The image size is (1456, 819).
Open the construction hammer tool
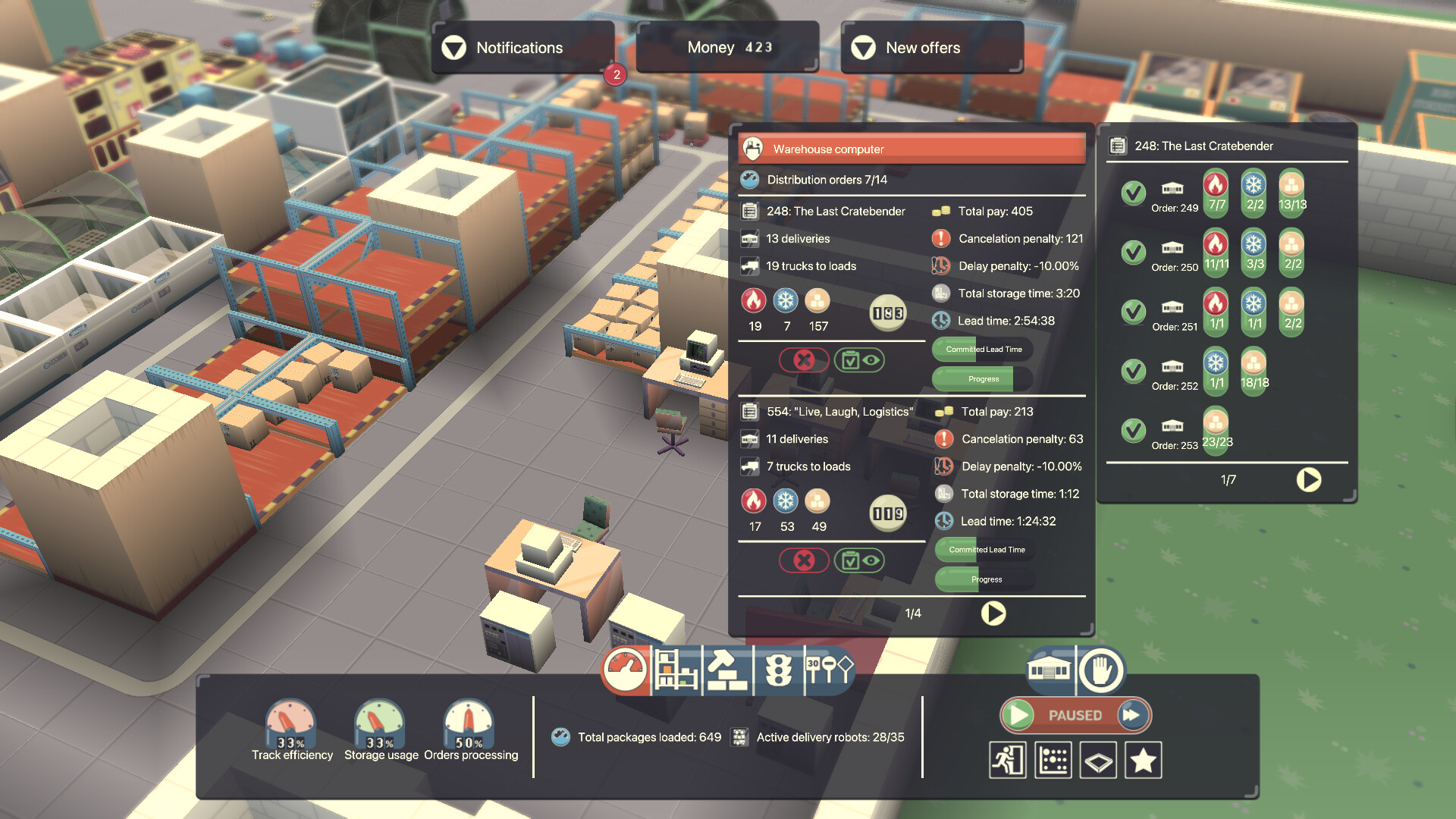pyautogui.click(x=726, y=671)
